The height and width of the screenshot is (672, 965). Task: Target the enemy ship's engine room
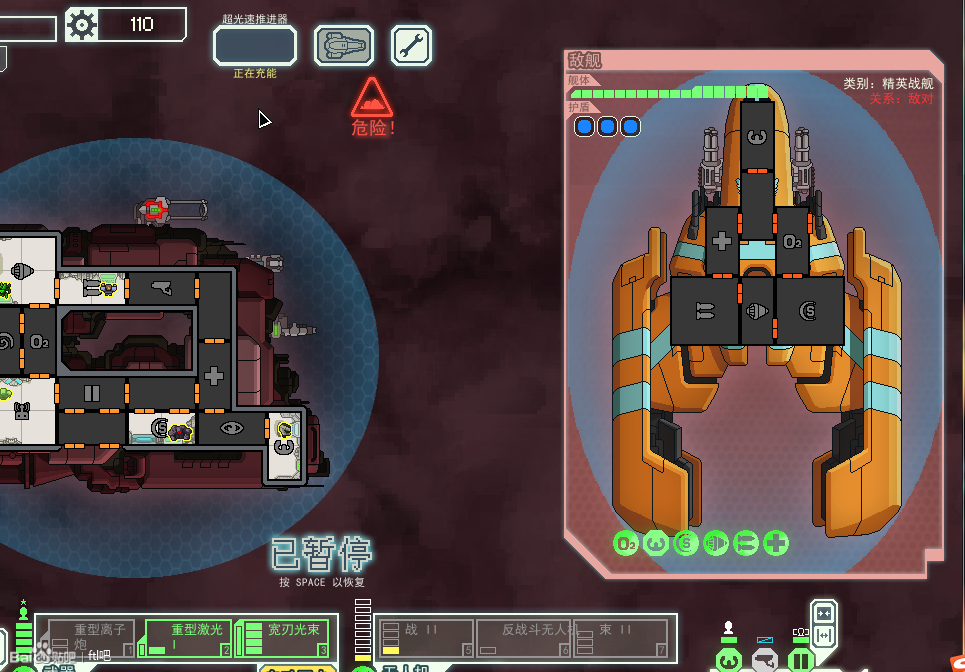(756, 311)
